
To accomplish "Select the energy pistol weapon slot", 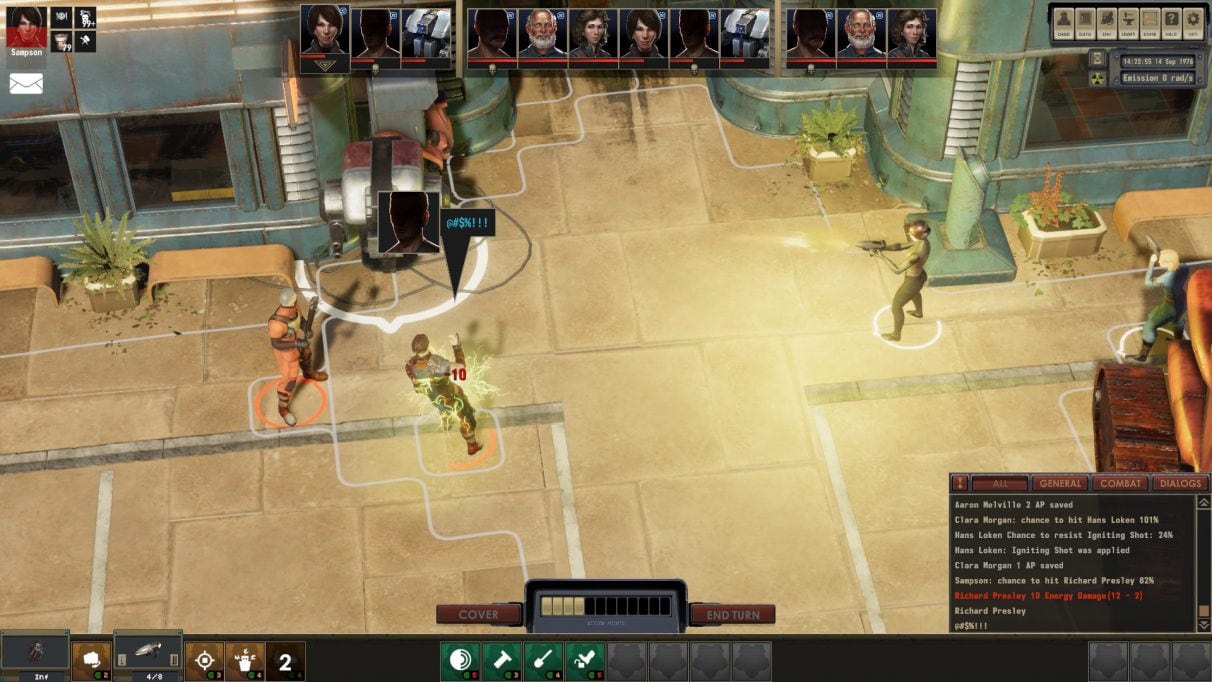I will [147, 652].
